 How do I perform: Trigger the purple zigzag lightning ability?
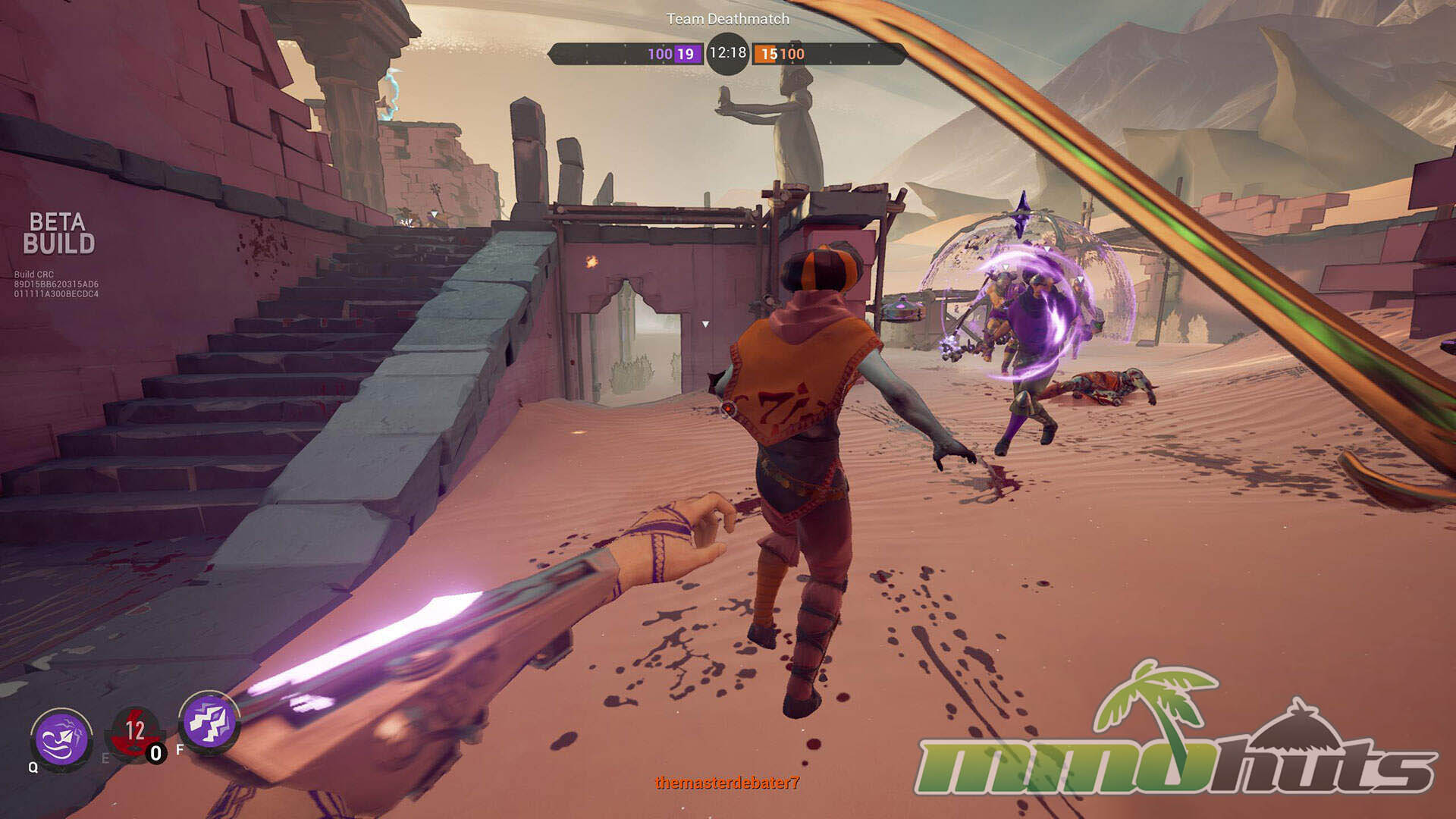coord(209,721)
